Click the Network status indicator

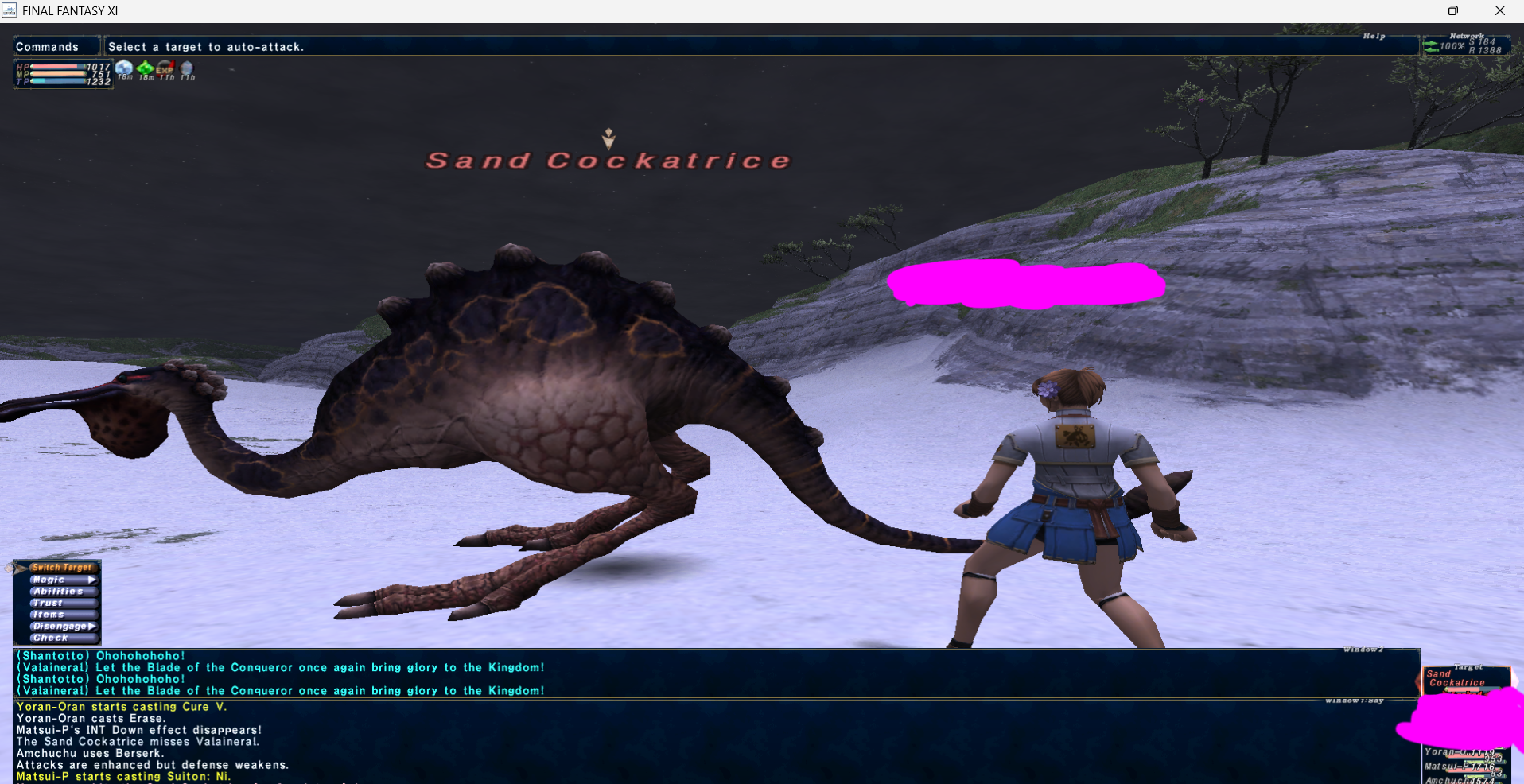coord(1465,45)
